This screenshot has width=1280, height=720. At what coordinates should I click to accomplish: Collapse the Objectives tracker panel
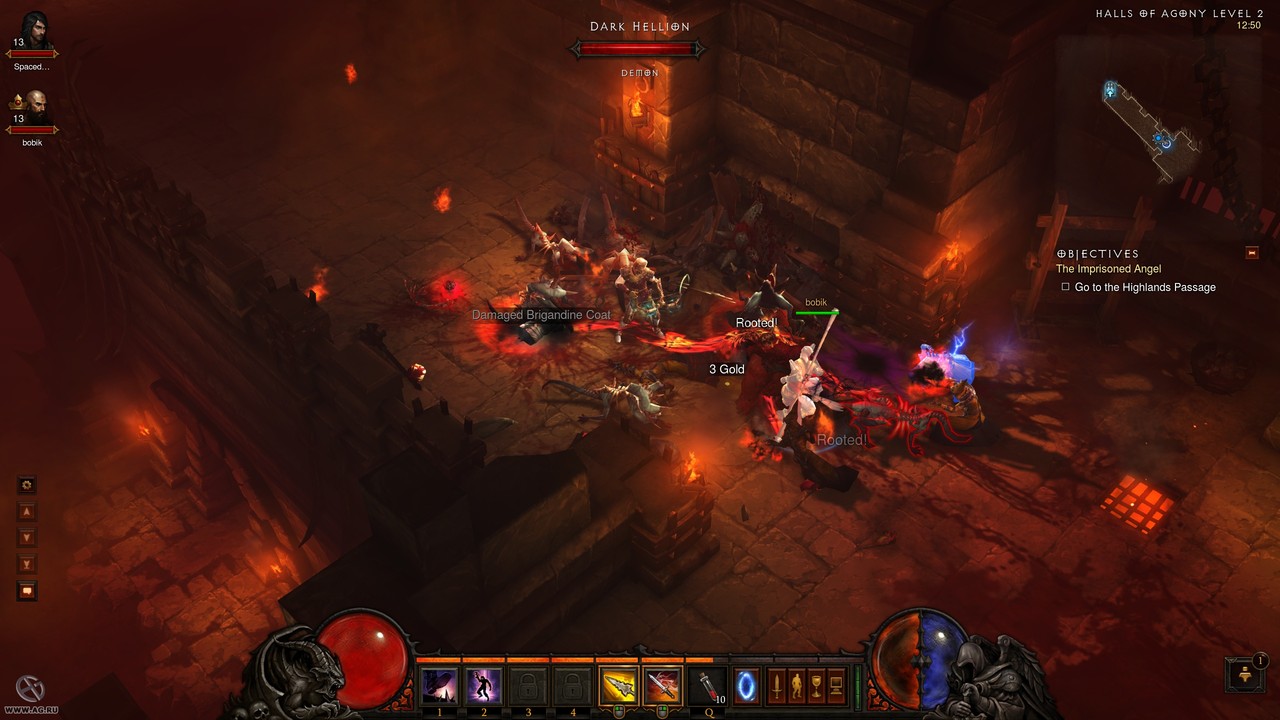pyautogui.click(x=1252, y=253)
